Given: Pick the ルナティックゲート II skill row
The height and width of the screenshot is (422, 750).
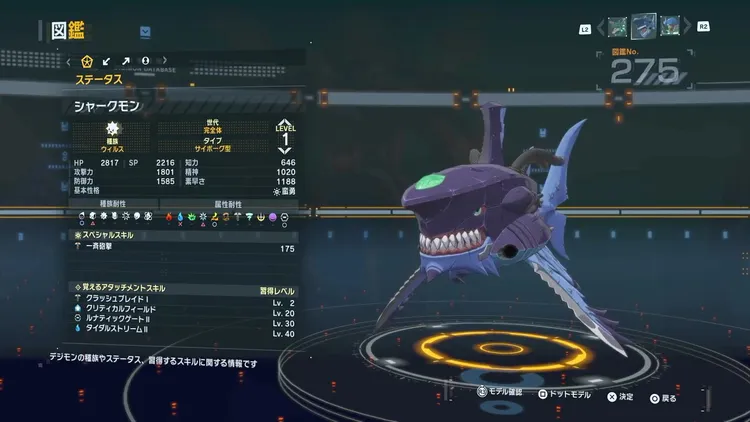Looking at the screenshot, I should (x=185, y=322).
